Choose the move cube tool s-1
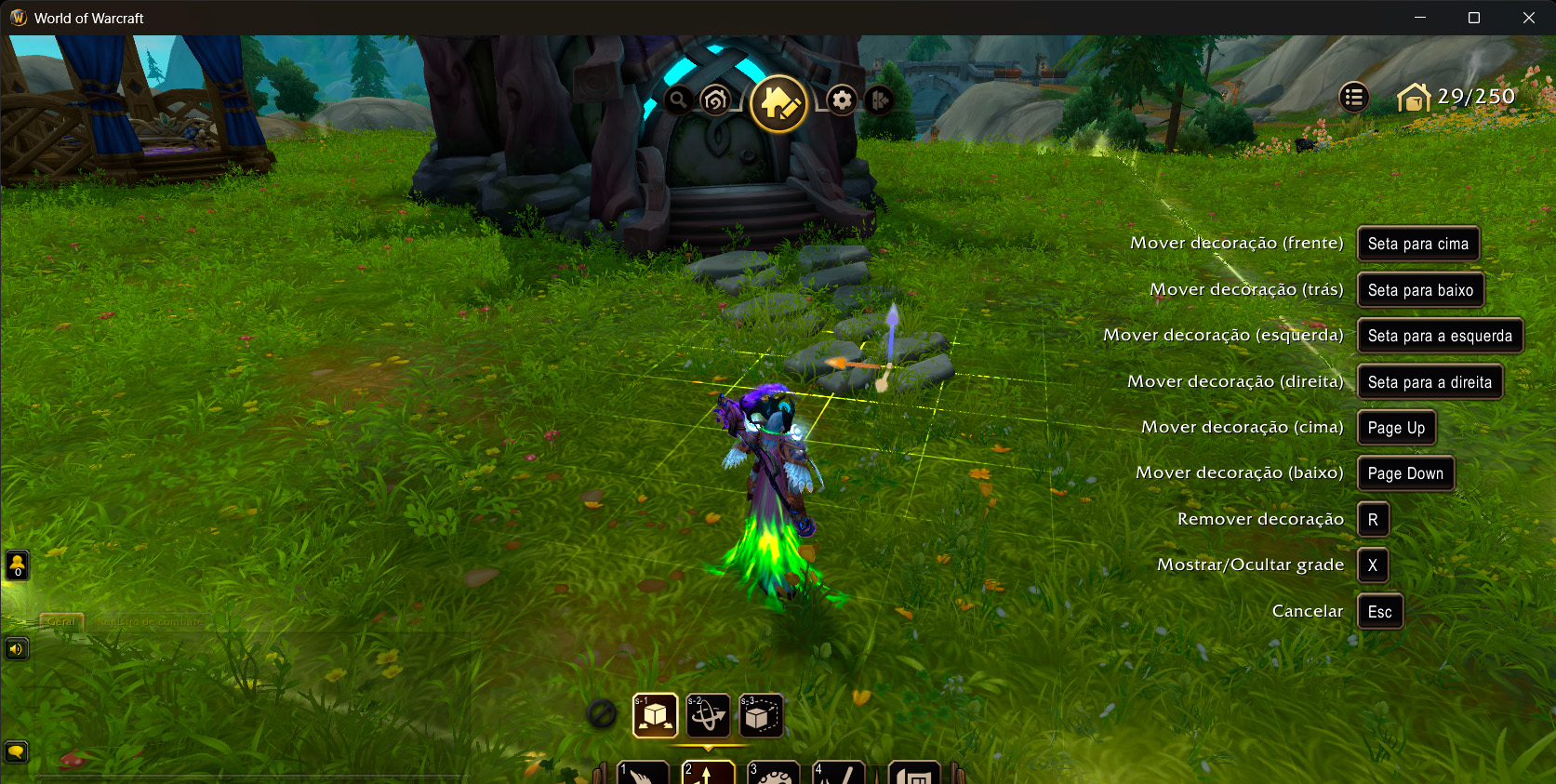The width and height of the screenshot is (1556, 784). click(655, 715)
